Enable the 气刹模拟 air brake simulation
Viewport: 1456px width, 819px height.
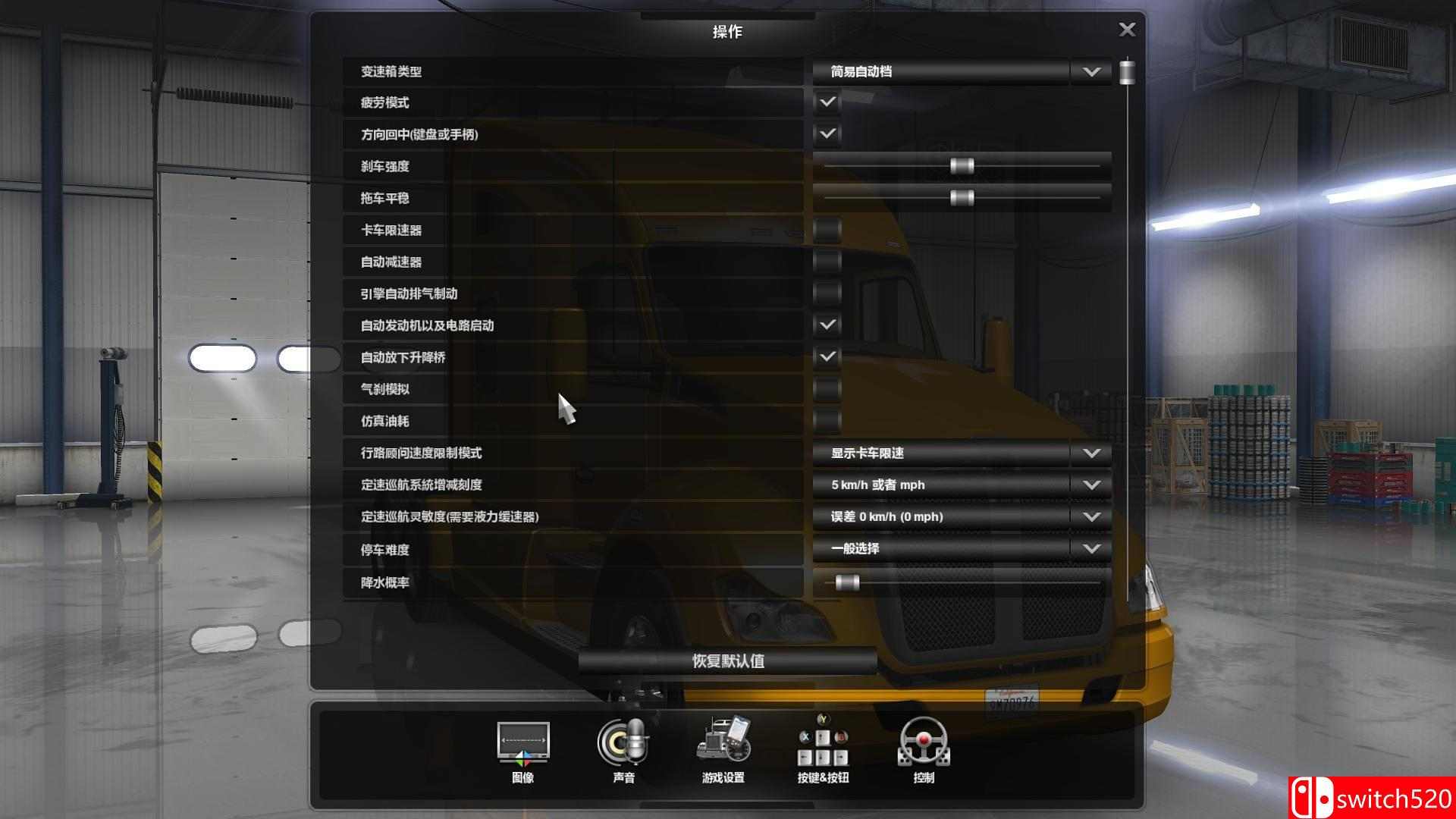(827, 389)
